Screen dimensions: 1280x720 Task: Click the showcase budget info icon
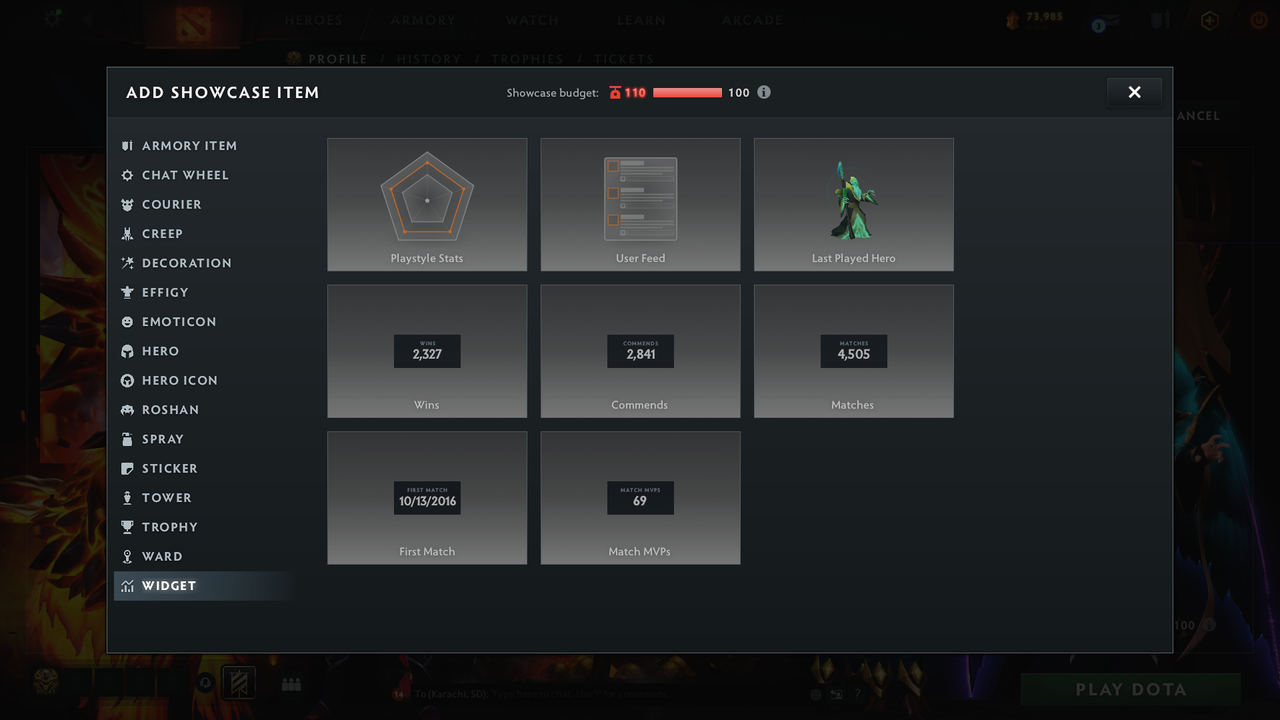tap(764, 92)
